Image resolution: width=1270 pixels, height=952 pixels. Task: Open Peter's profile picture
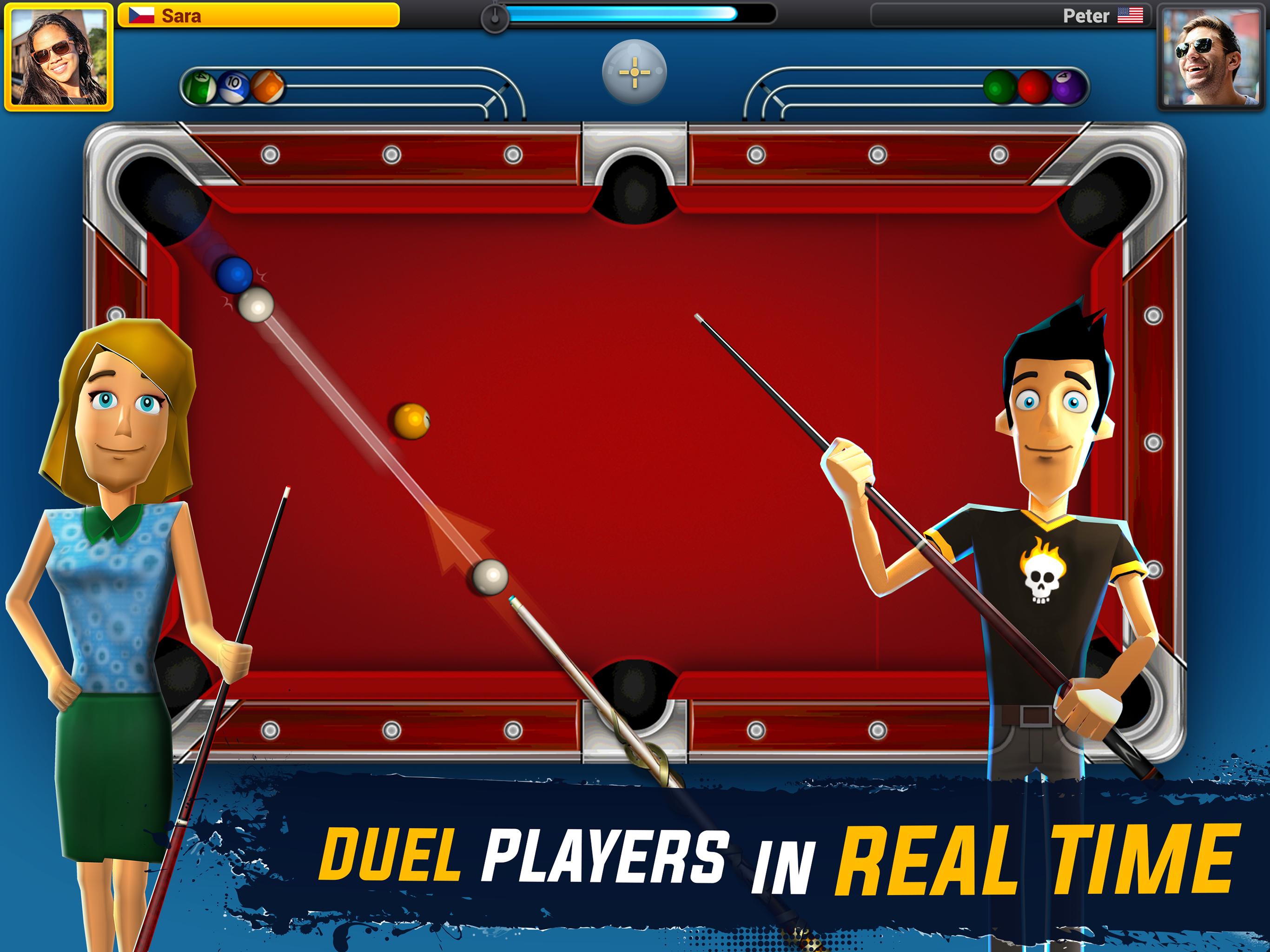1210,58
